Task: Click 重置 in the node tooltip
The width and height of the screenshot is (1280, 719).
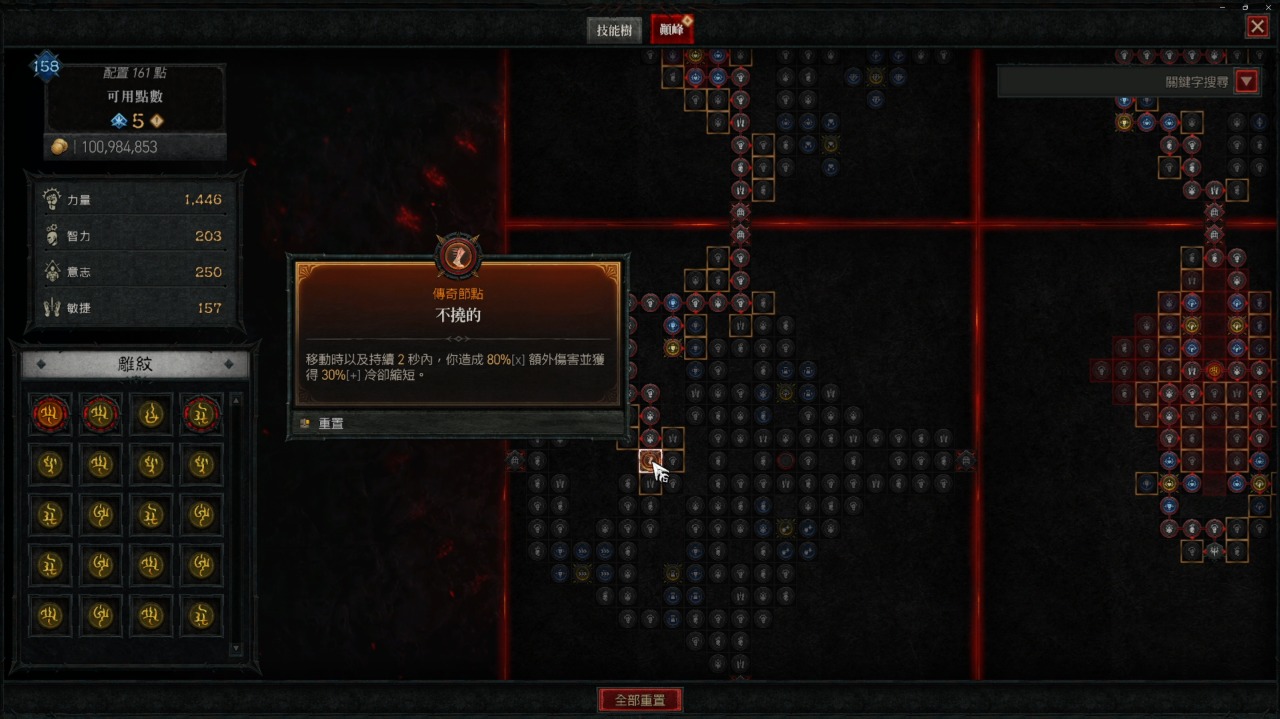Action: [330, 424]
